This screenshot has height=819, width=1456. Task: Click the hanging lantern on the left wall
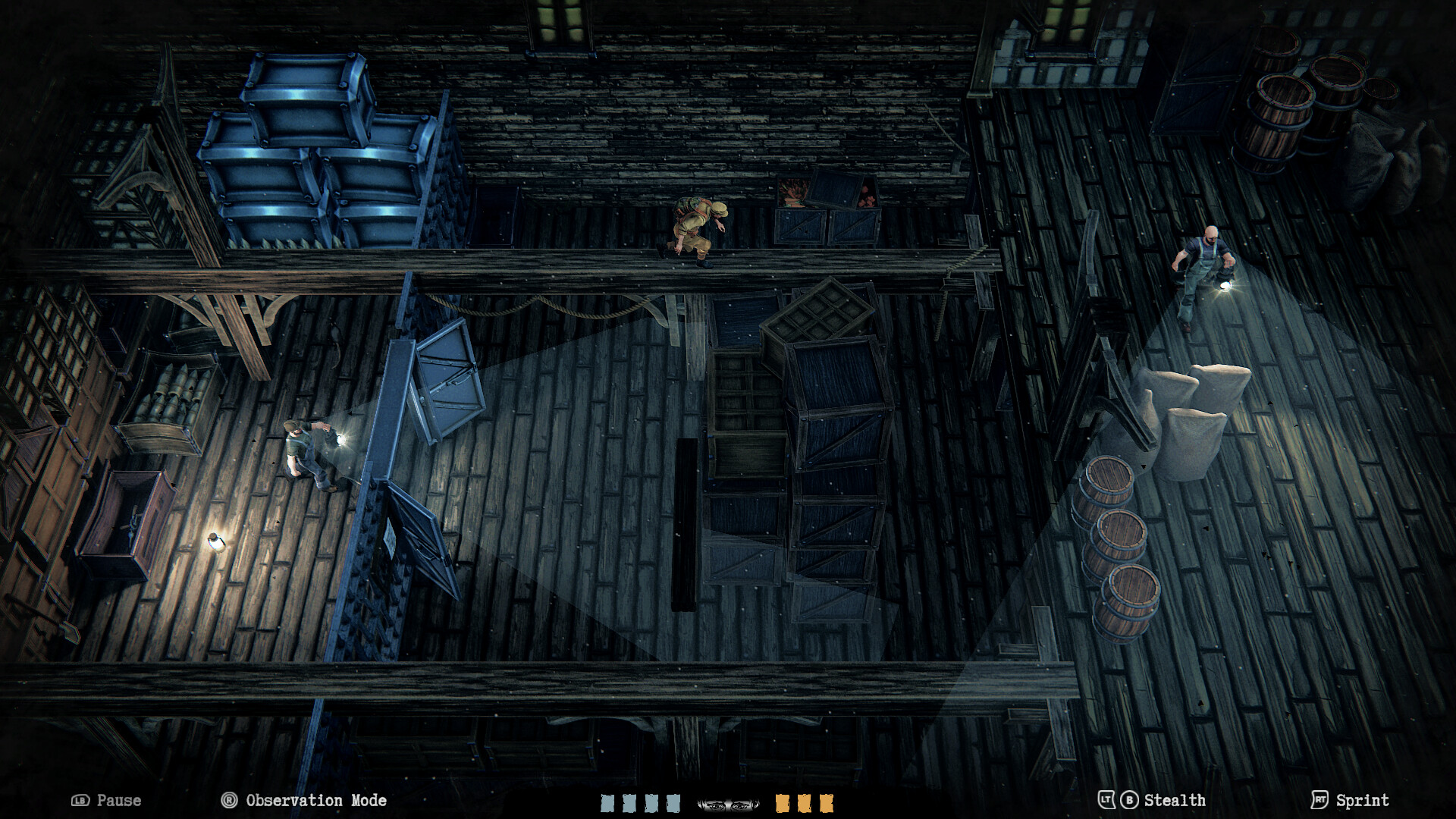(x=215, y=542)
